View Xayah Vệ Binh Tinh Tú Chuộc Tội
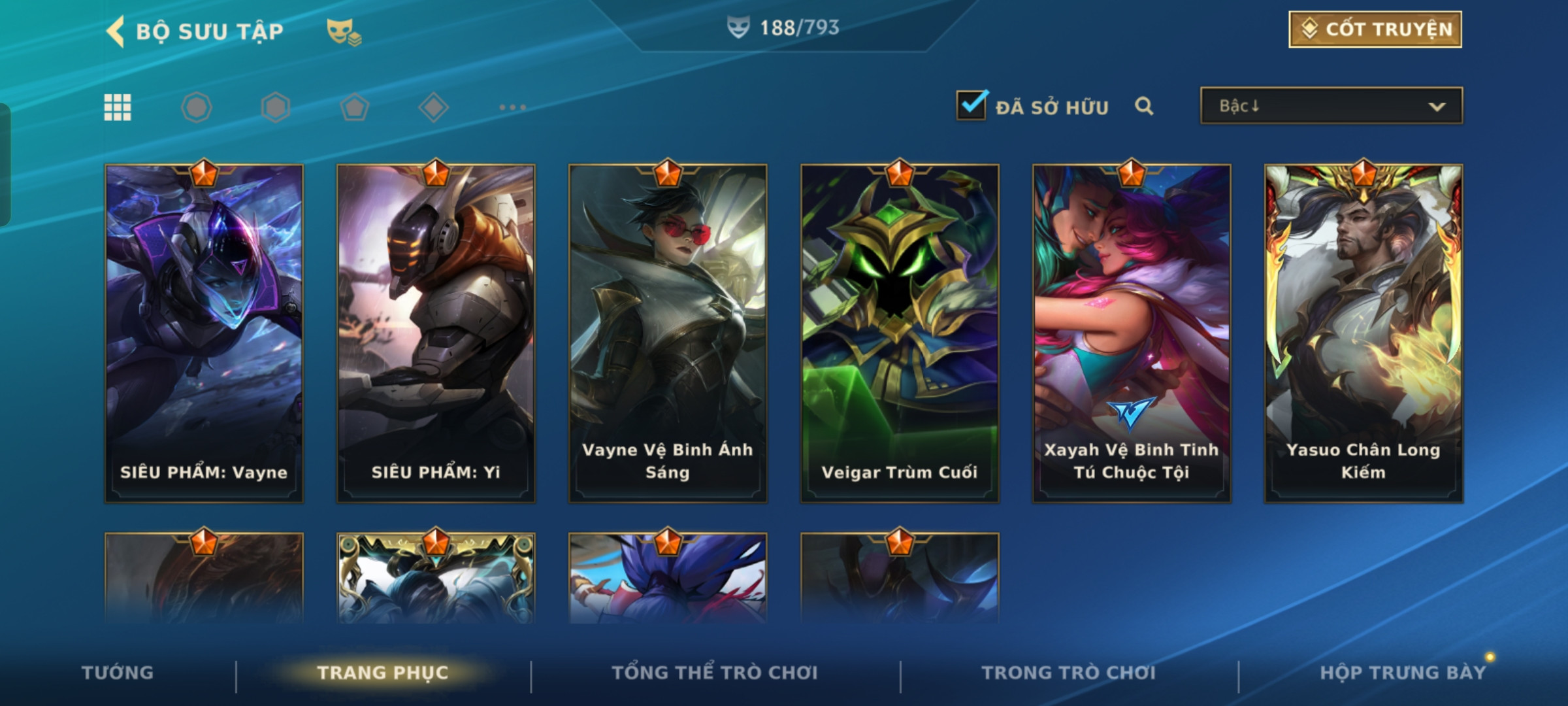This screenshot has height=706, width=1568. coord(1132,333)
